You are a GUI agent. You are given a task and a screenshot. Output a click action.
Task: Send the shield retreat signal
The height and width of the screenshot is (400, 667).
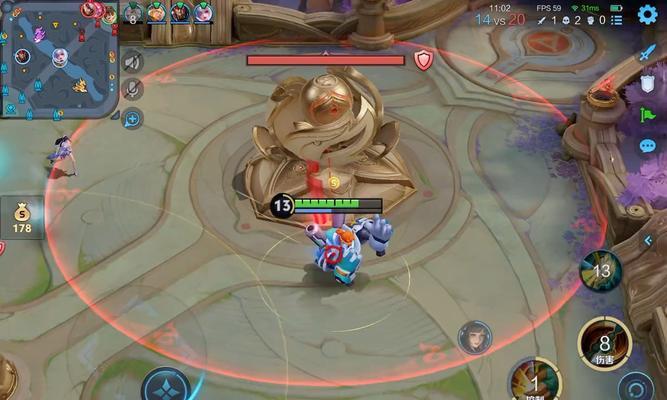pos(647,87)
